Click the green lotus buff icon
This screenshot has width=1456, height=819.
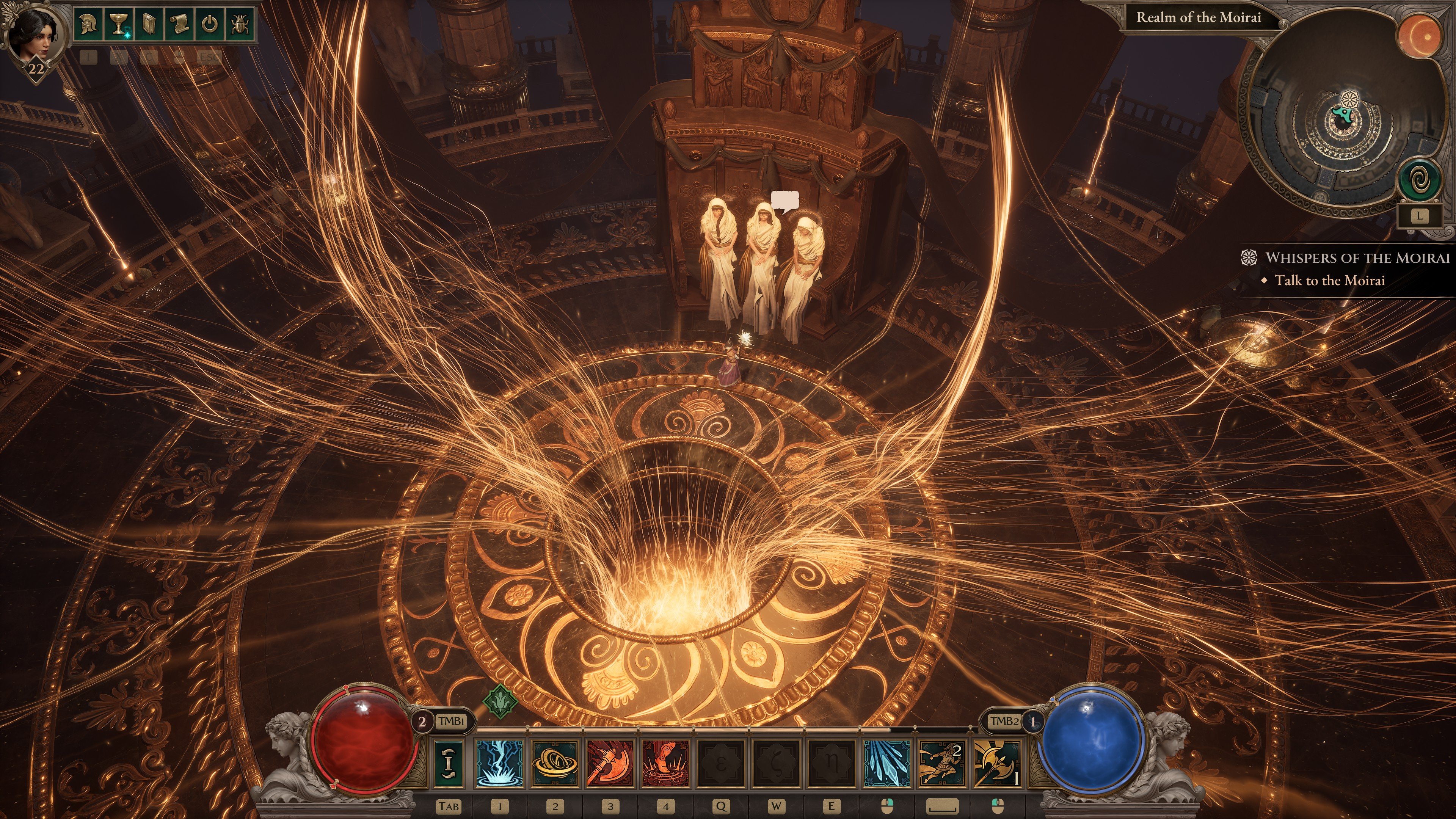pyautogui.click(x=500, y=701)
